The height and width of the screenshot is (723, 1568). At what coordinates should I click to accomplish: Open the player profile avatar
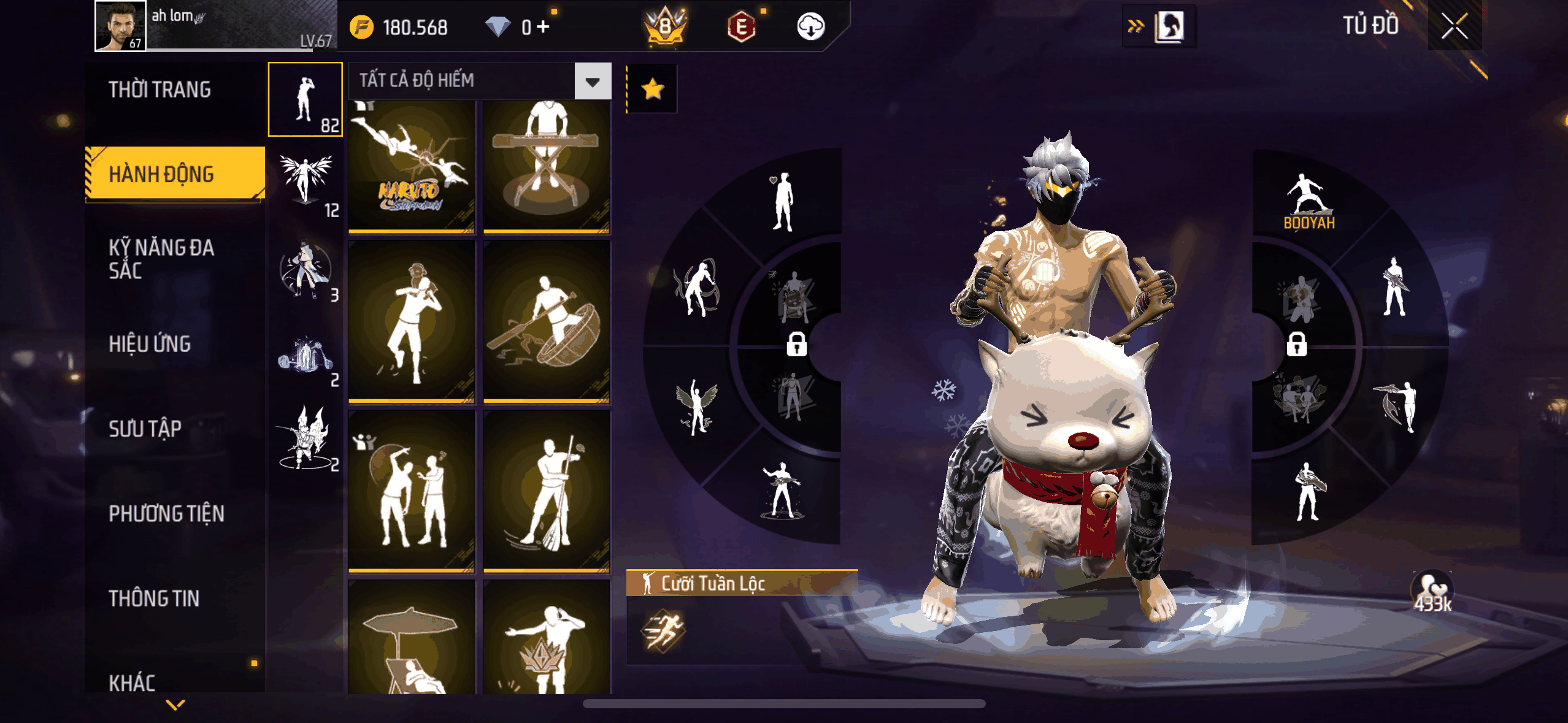coord(120,26)
